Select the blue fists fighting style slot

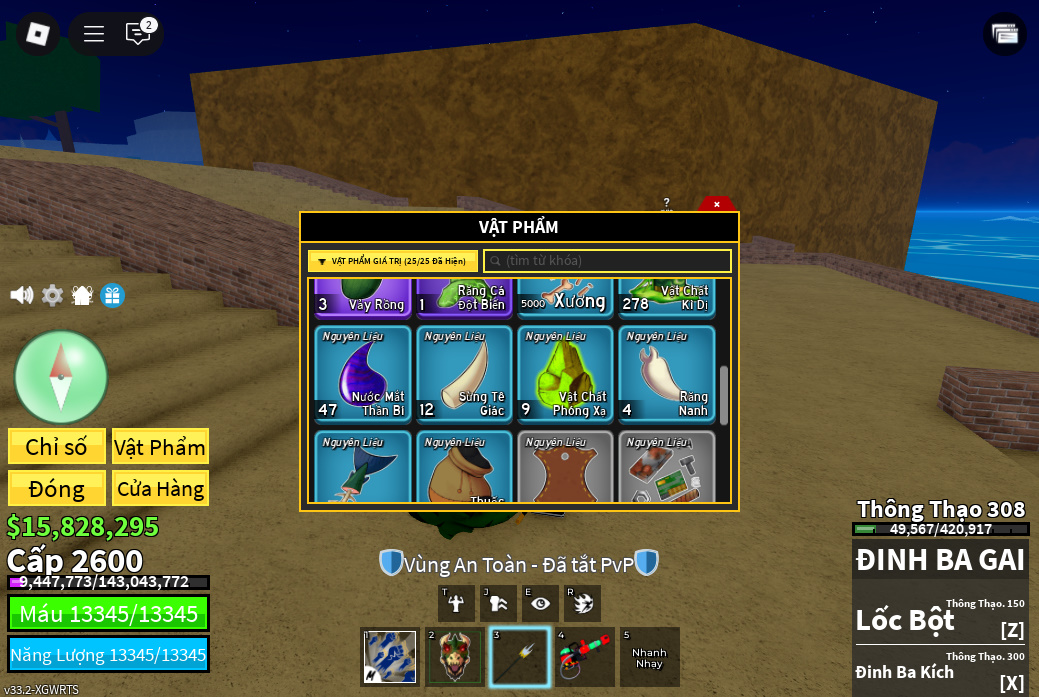(390, 657)
